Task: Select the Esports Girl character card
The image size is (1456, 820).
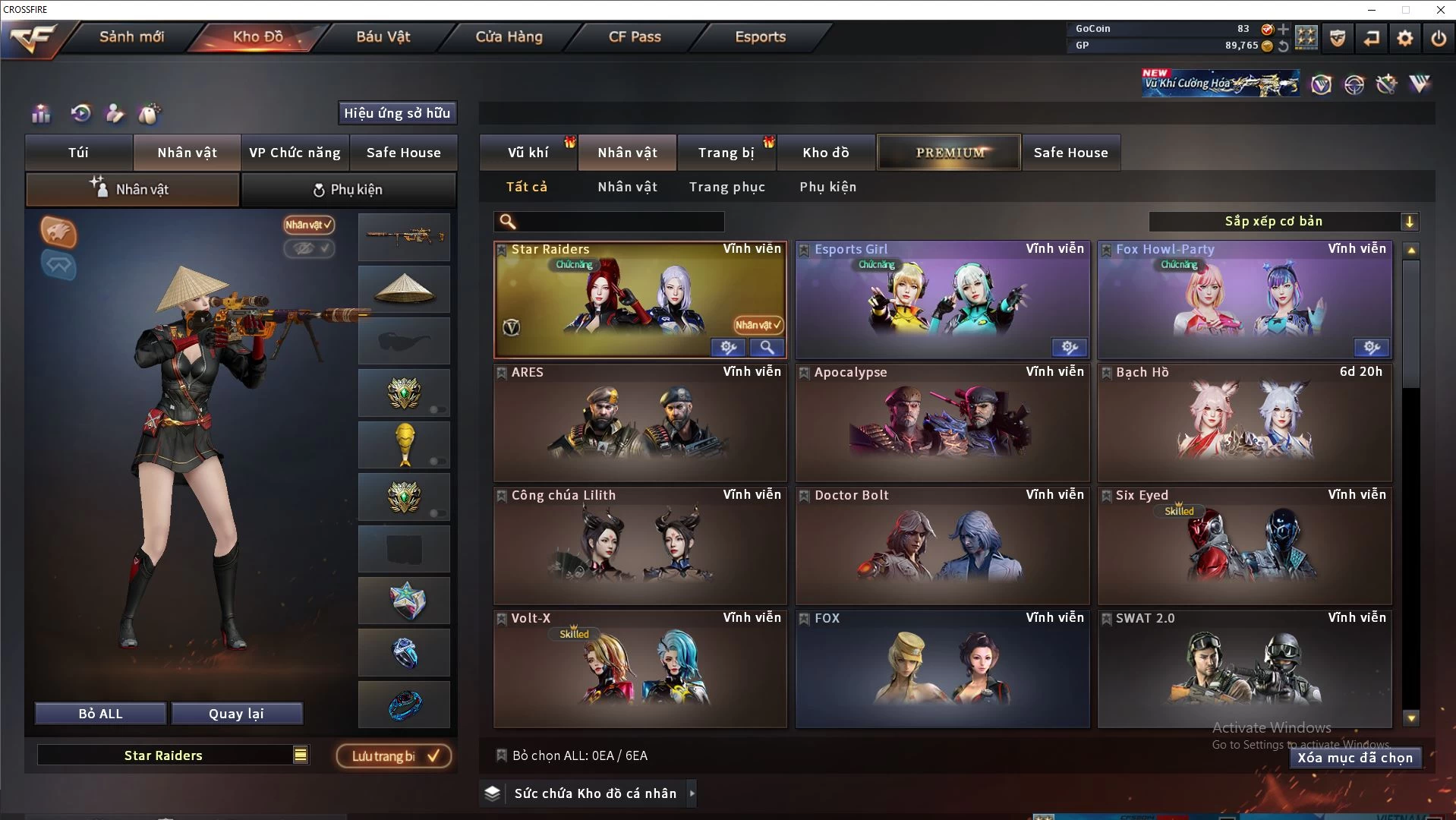Action: pyautogui.click(x=941, y=300)
